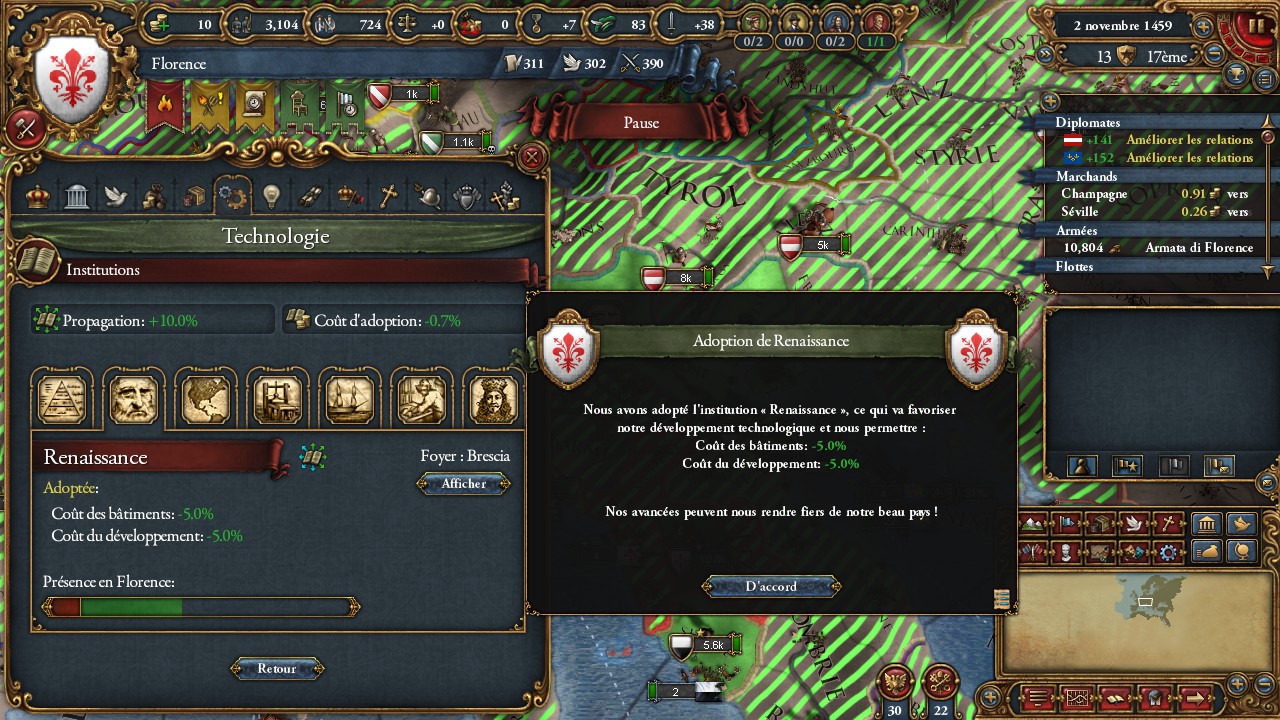Open the Global Trade ship institution tab

click(349, 399)
